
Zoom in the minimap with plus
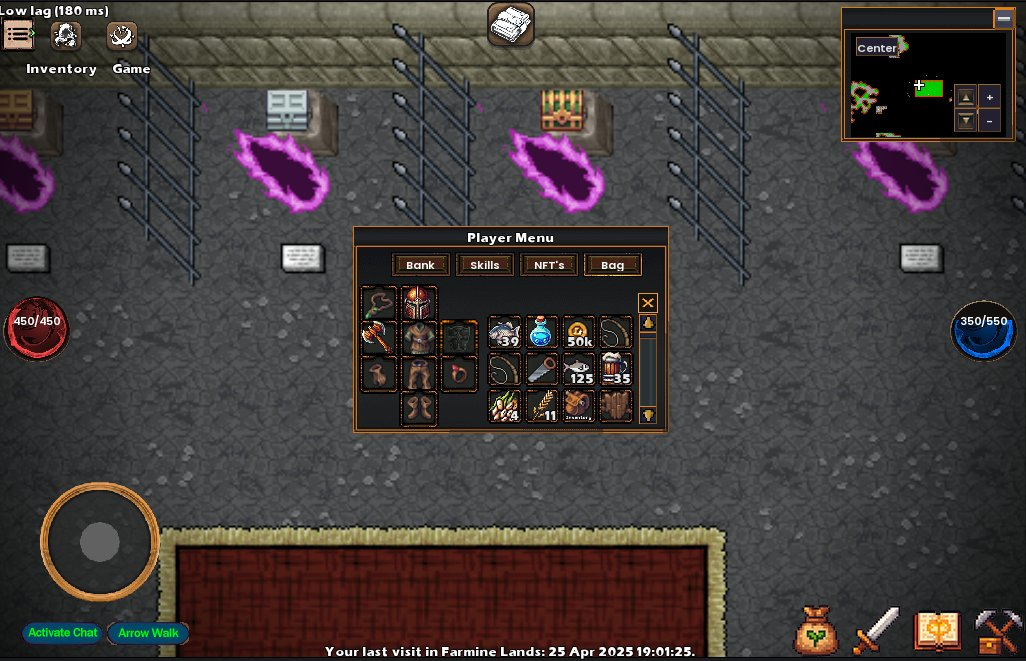tap(990, 97)
